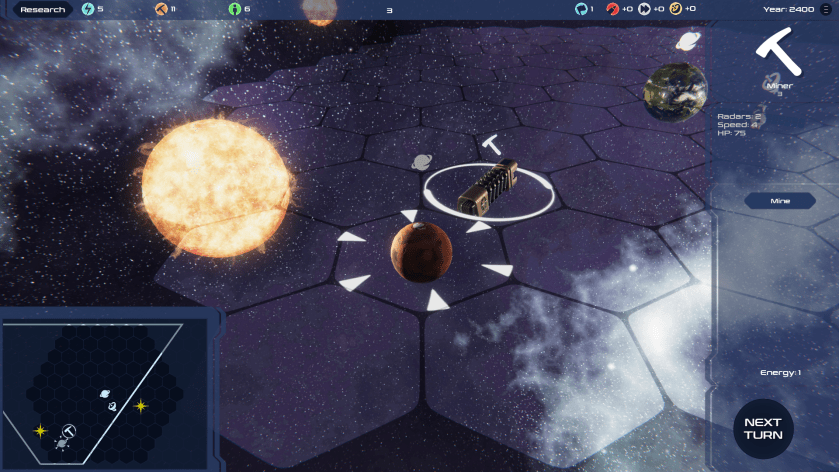839x472 pixels.
Task: Click the ringed planet marker on minimap
Action: 104,394
